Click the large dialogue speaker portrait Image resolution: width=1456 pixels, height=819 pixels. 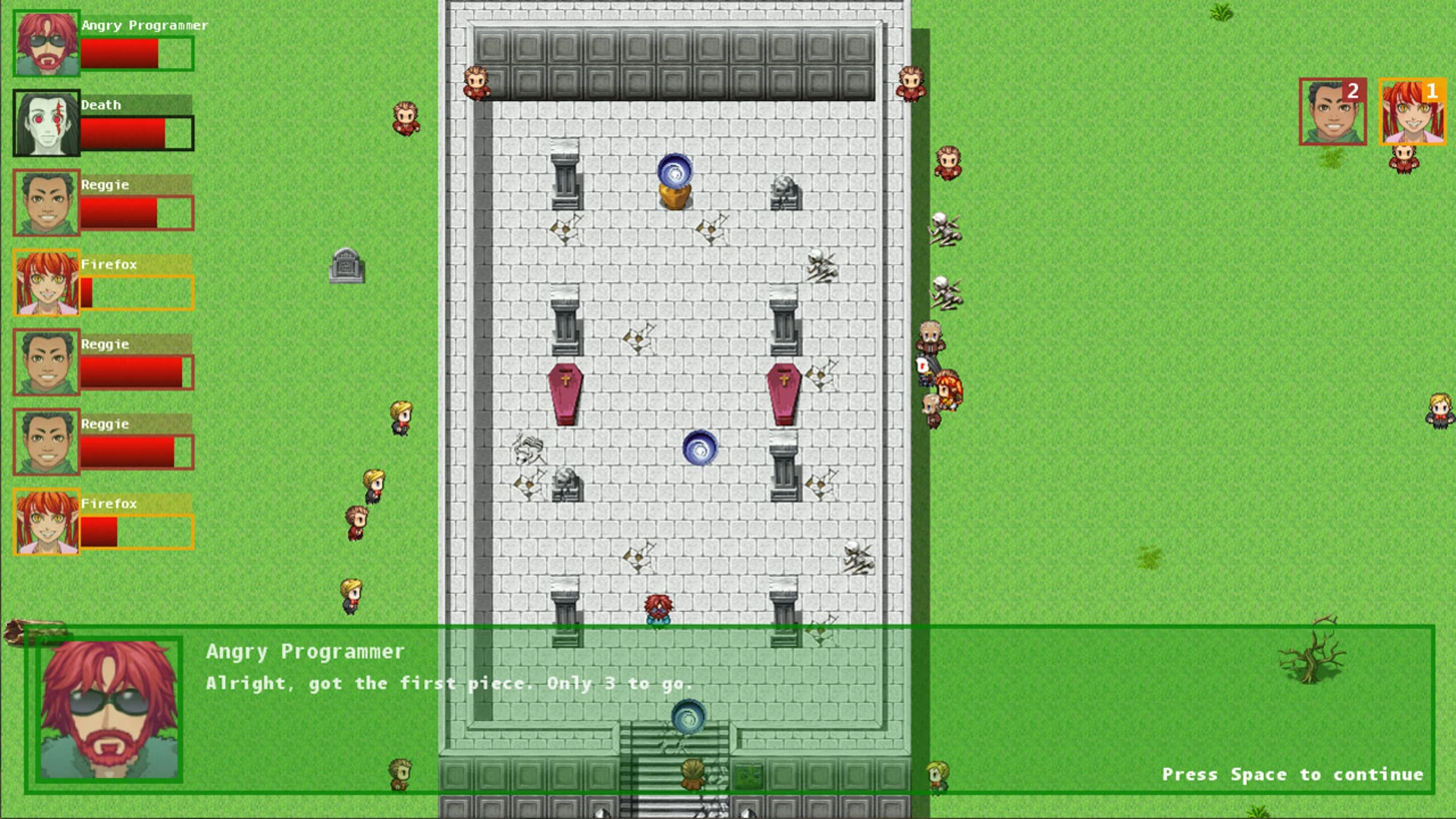109,709
